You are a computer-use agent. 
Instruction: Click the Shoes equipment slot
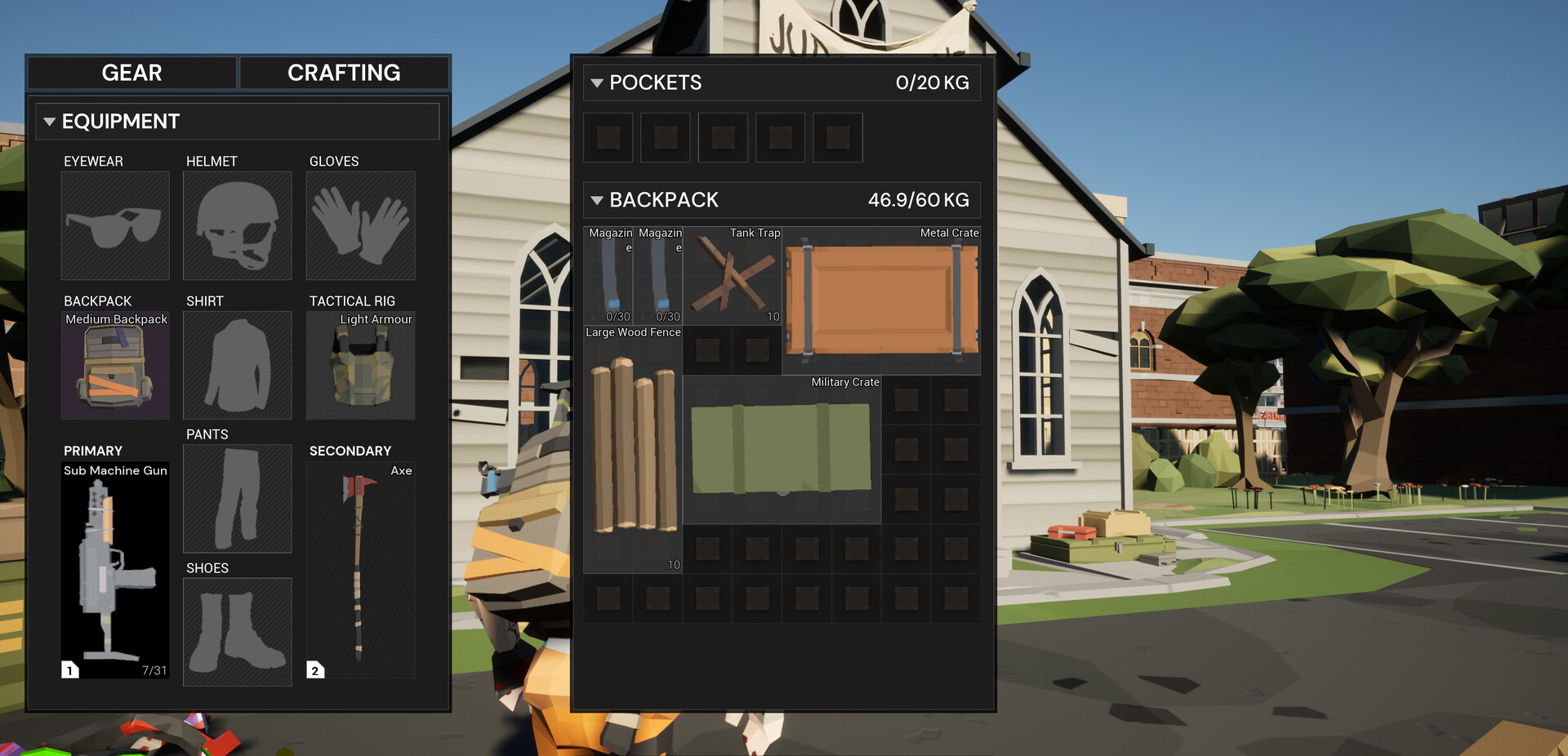(x=237, y=633)
